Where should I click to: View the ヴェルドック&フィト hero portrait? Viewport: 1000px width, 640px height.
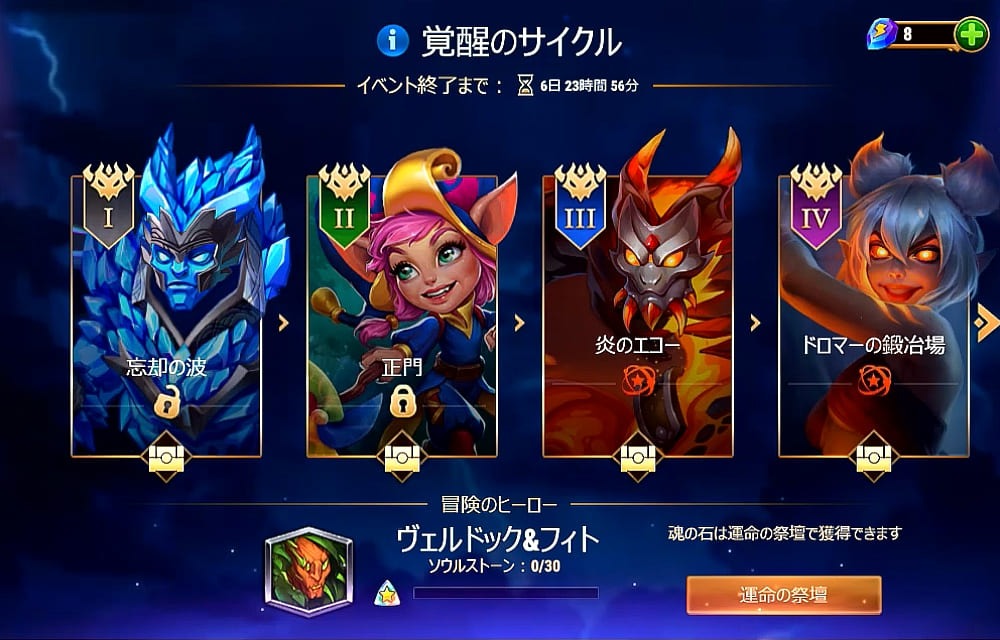click(x=308, y=571)
